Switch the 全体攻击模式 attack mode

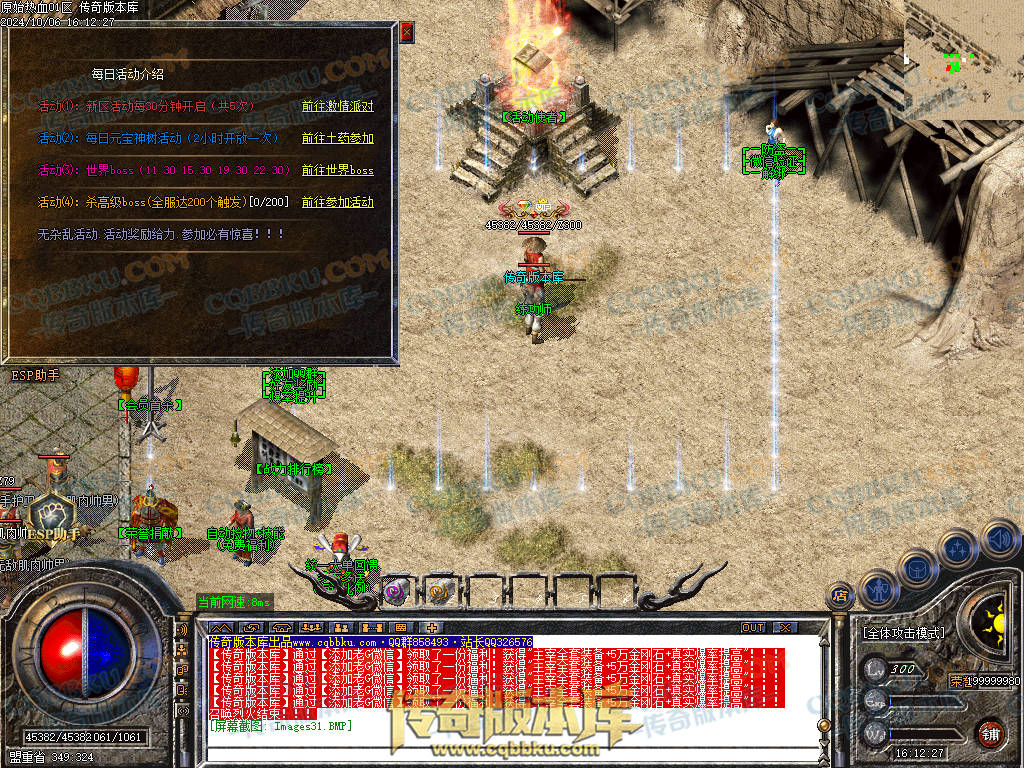tap(903, 633)
